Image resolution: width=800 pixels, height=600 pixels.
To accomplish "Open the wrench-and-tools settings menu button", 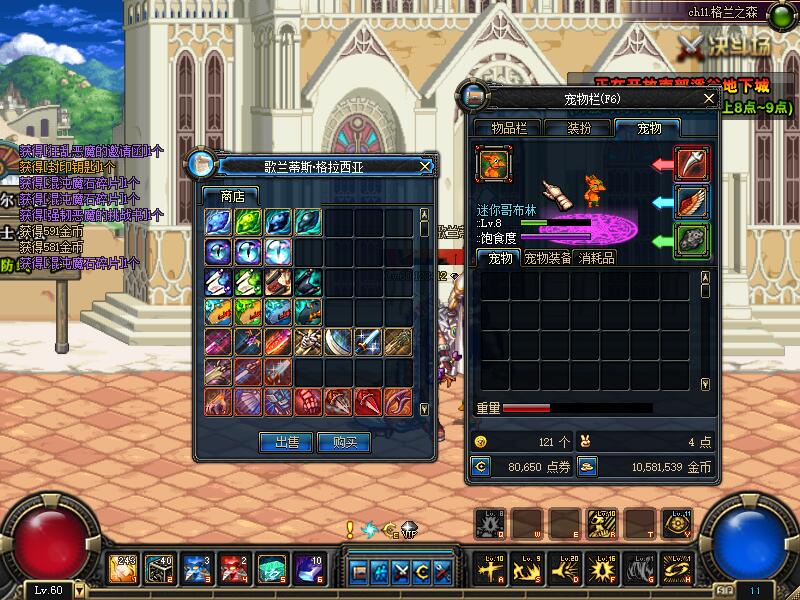I will 444,572.
